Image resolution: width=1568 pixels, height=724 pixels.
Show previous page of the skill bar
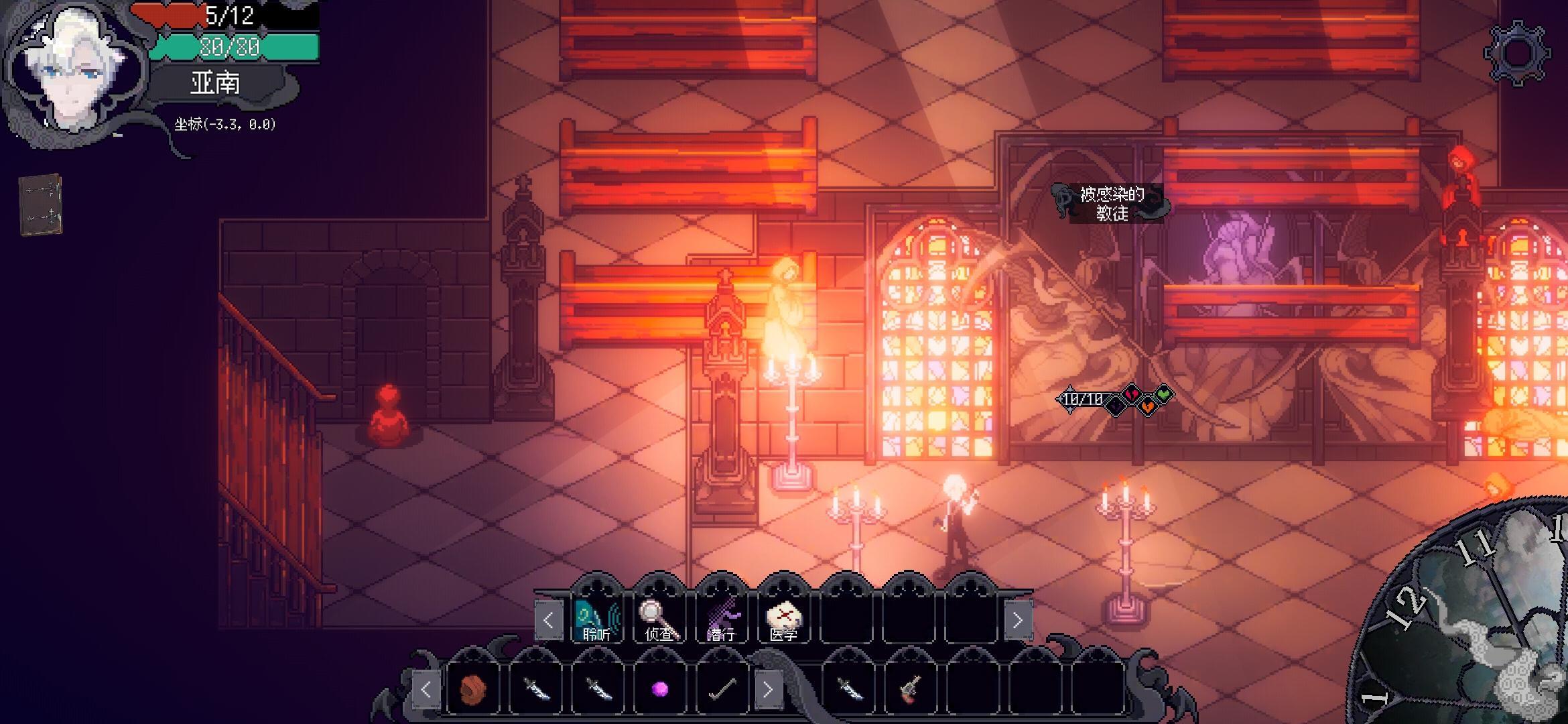(x=548, y=621)
